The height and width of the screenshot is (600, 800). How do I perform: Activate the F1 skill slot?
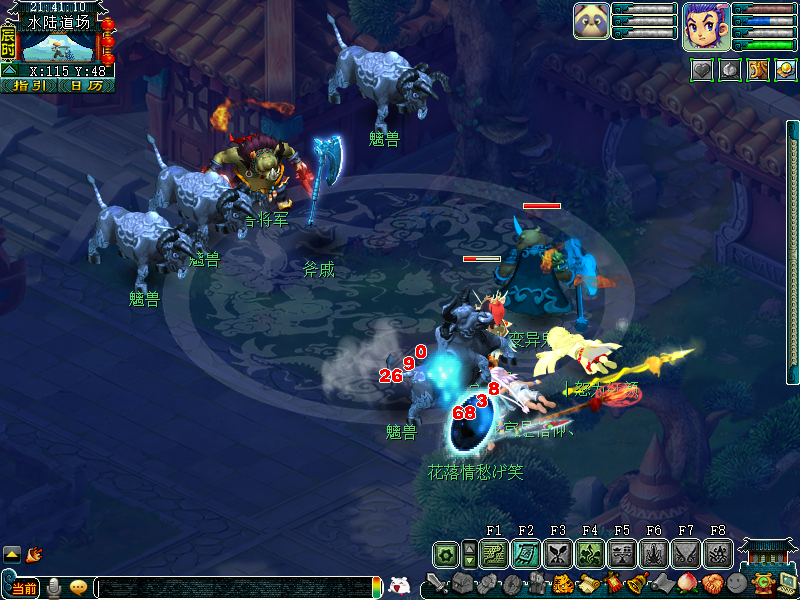click(x=494, y=553)
